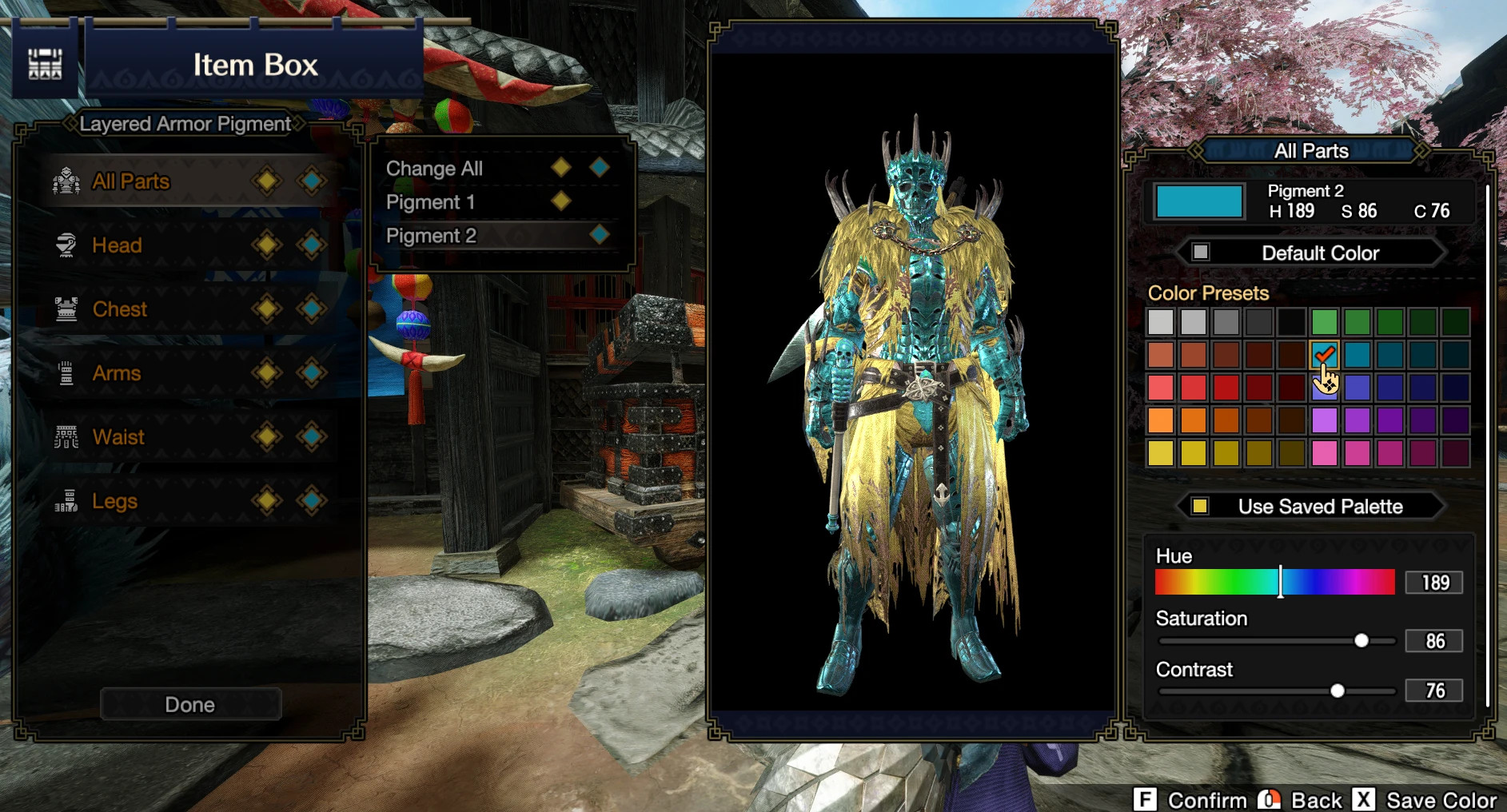The image size is (1507, 812).
Task: Select Pigment 2 in the pigment list
Action: [432, 236]
